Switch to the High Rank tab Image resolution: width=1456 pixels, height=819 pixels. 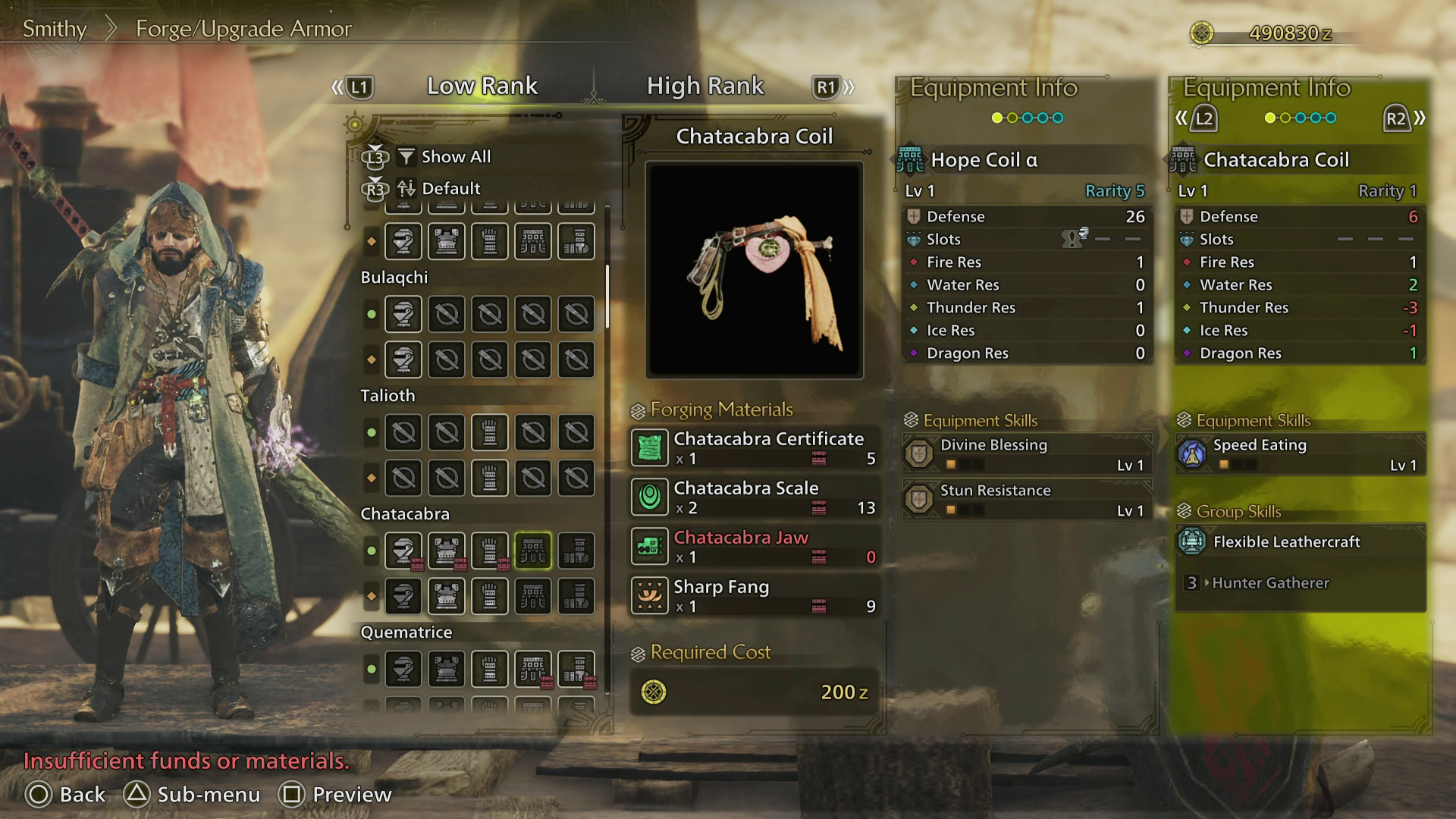tap(705, 86)
